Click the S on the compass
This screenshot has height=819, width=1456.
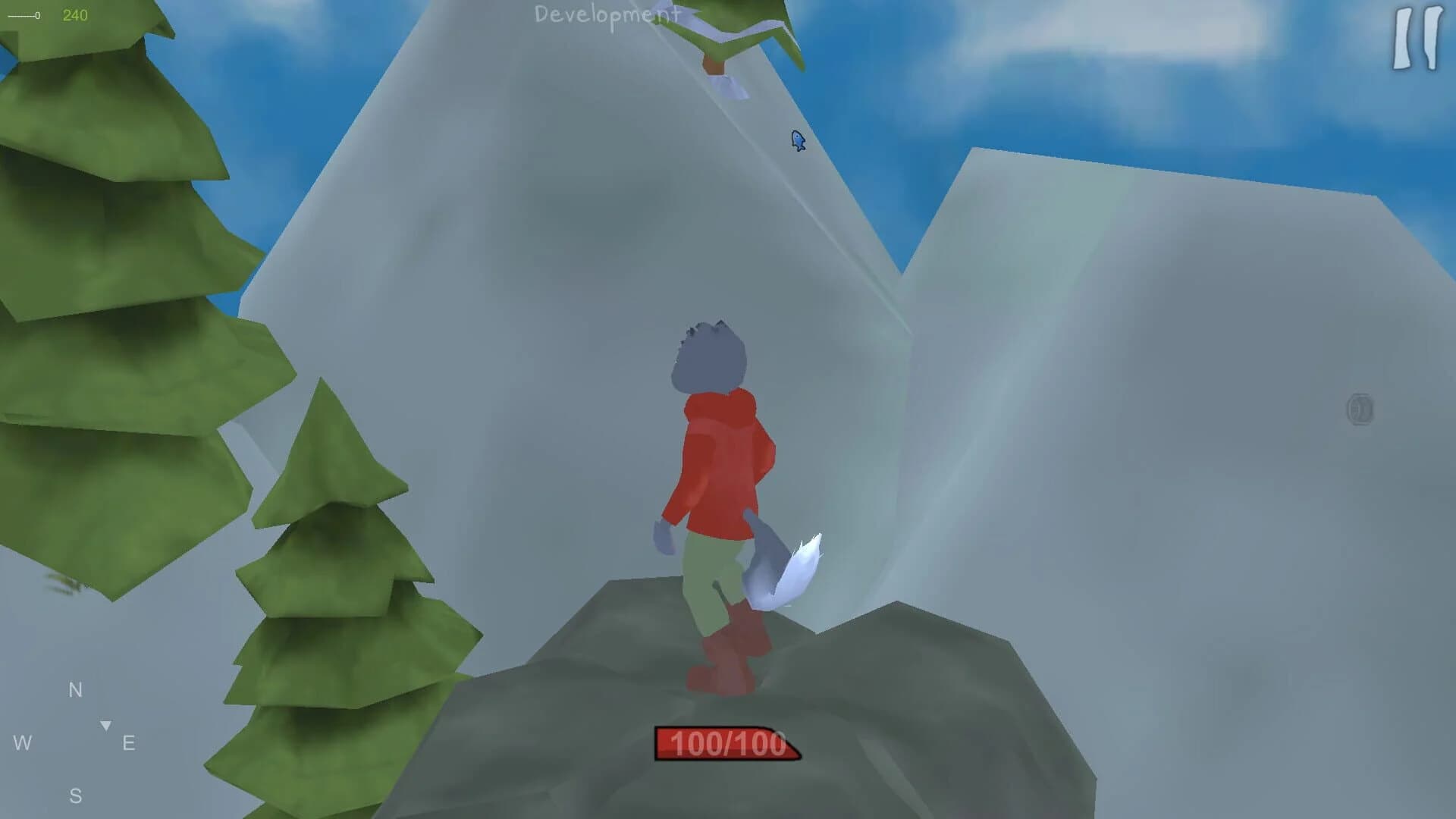click(x=76, y=795)
